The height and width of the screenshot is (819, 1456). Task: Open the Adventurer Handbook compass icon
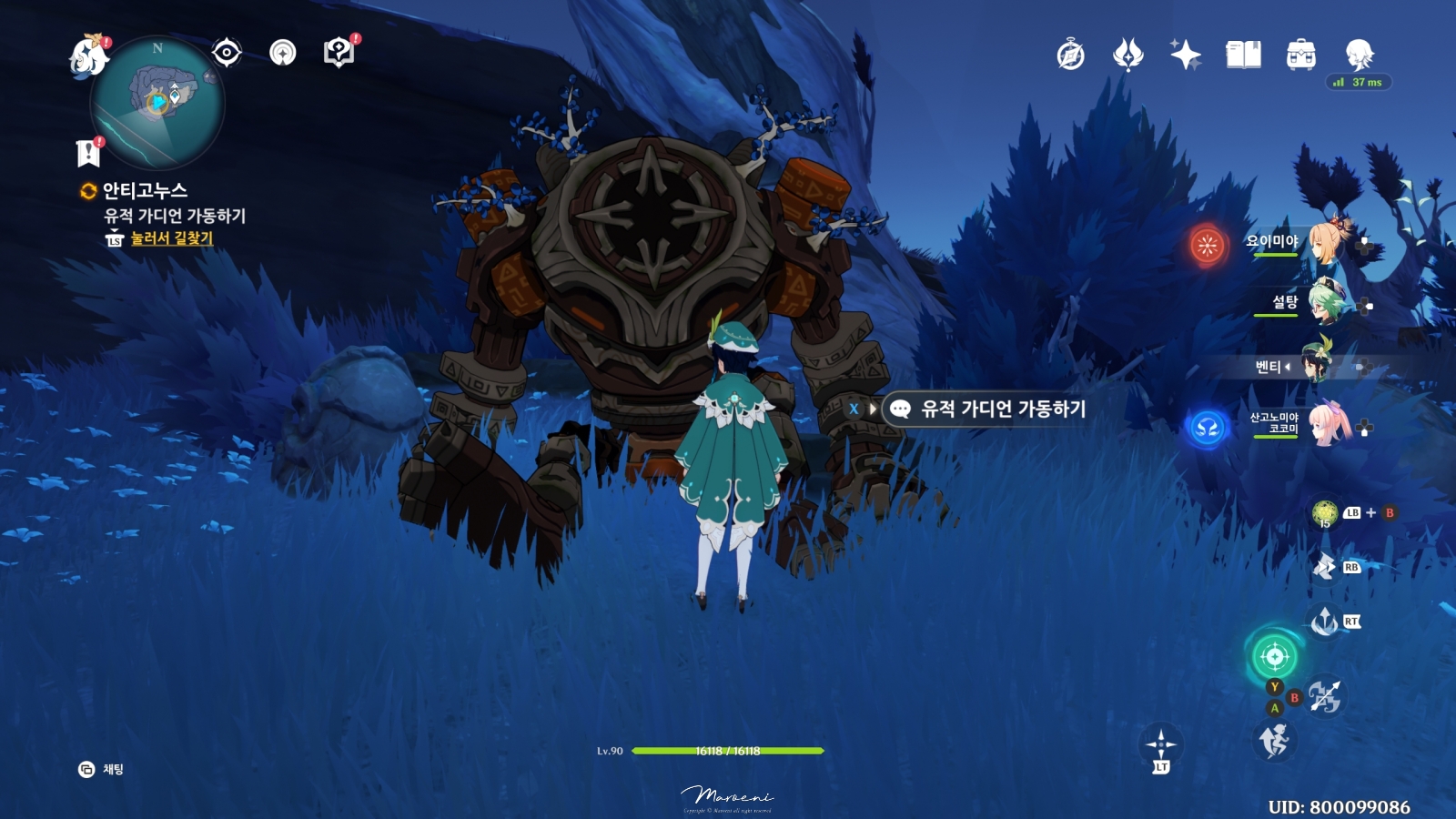[x=1069, y=55]
